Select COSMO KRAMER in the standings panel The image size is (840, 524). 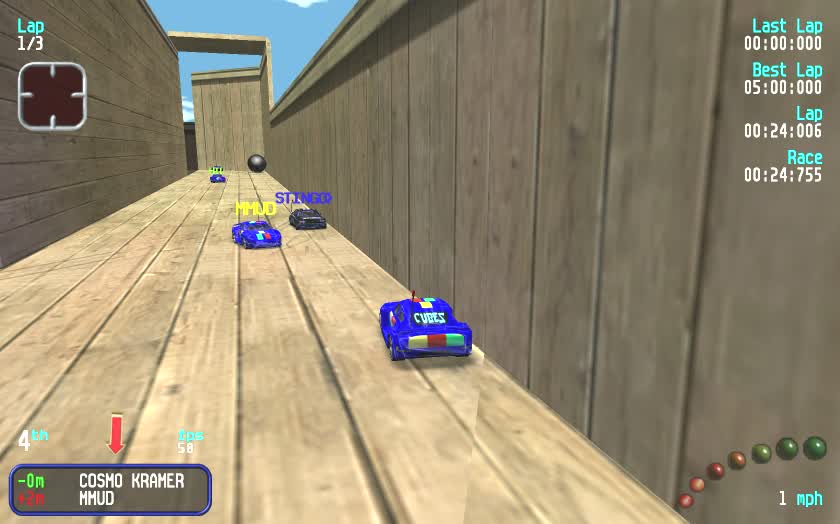tap(131, 481)
